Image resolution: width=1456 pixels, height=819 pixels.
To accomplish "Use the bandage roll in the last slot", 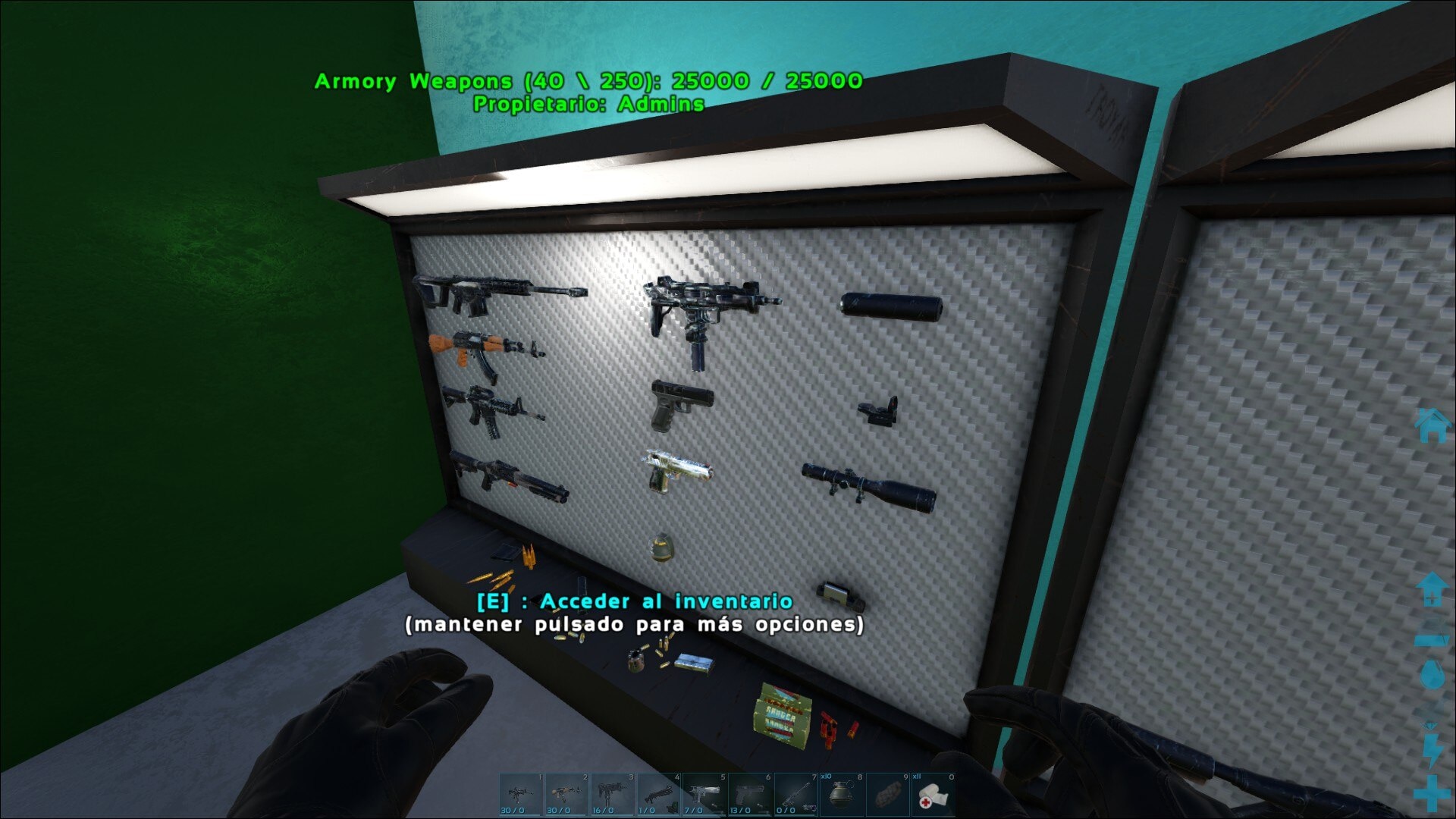I will pyautogui.click(x=933, y=795).
